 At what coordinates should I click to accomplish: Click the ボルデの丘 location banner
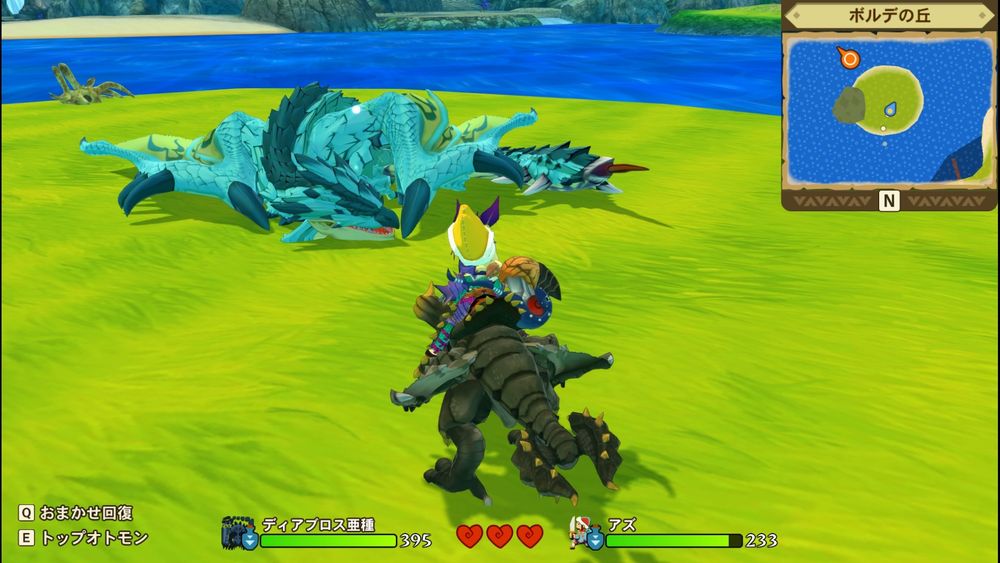coord(889,17)
